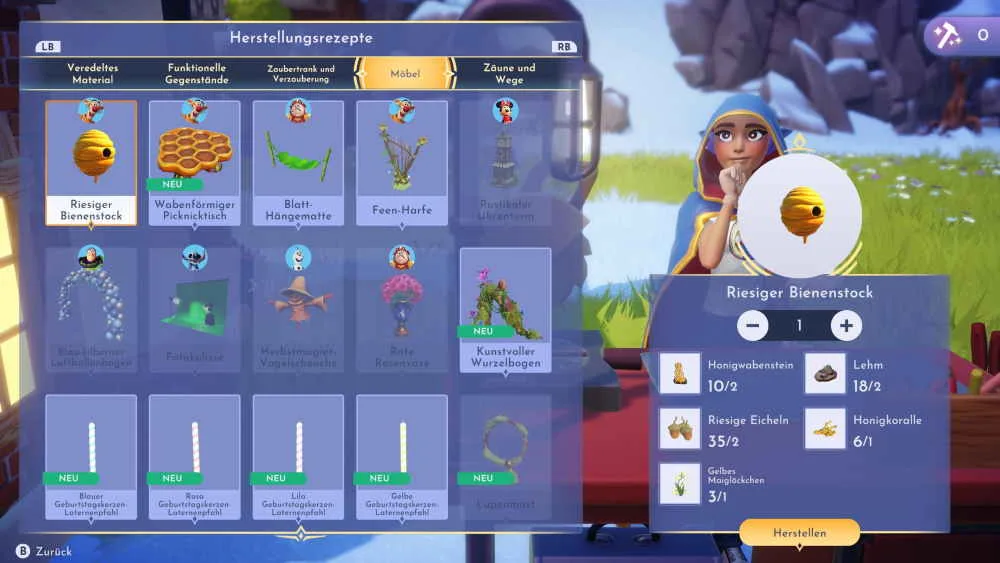Viewport: 1000px width, 563px height.
Task: Pick the Lila Geburtstagskerzen-Laternenpfahl recipe
Action: (298, 457)
